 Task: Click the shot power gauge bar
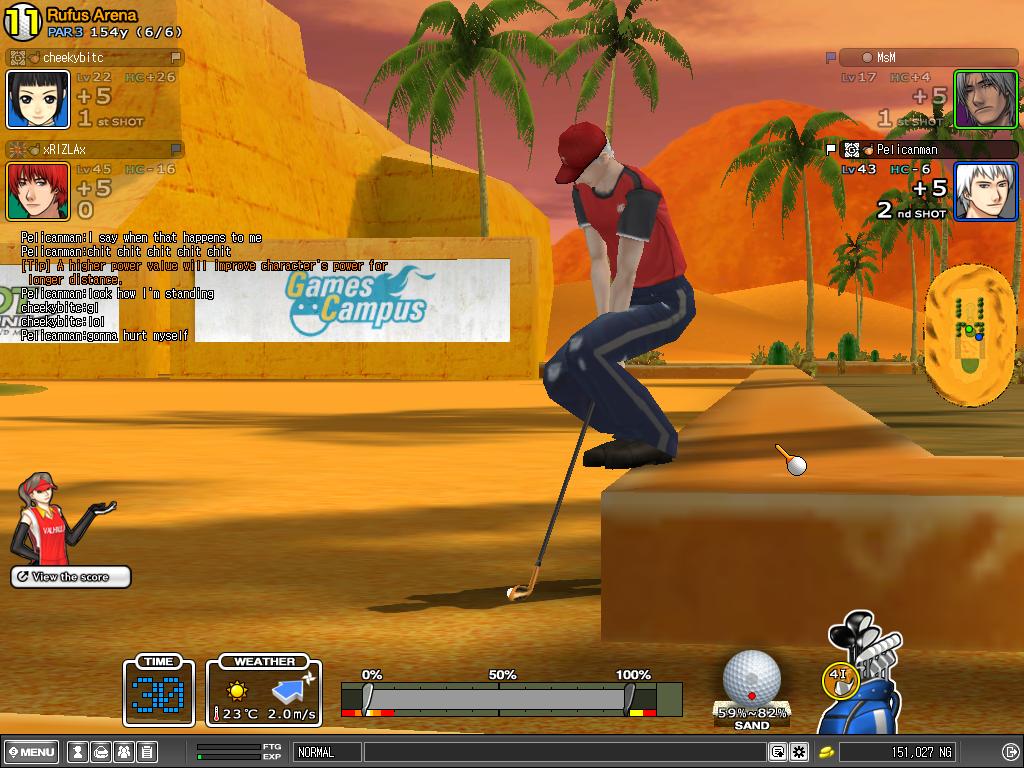tap(498, 698)
